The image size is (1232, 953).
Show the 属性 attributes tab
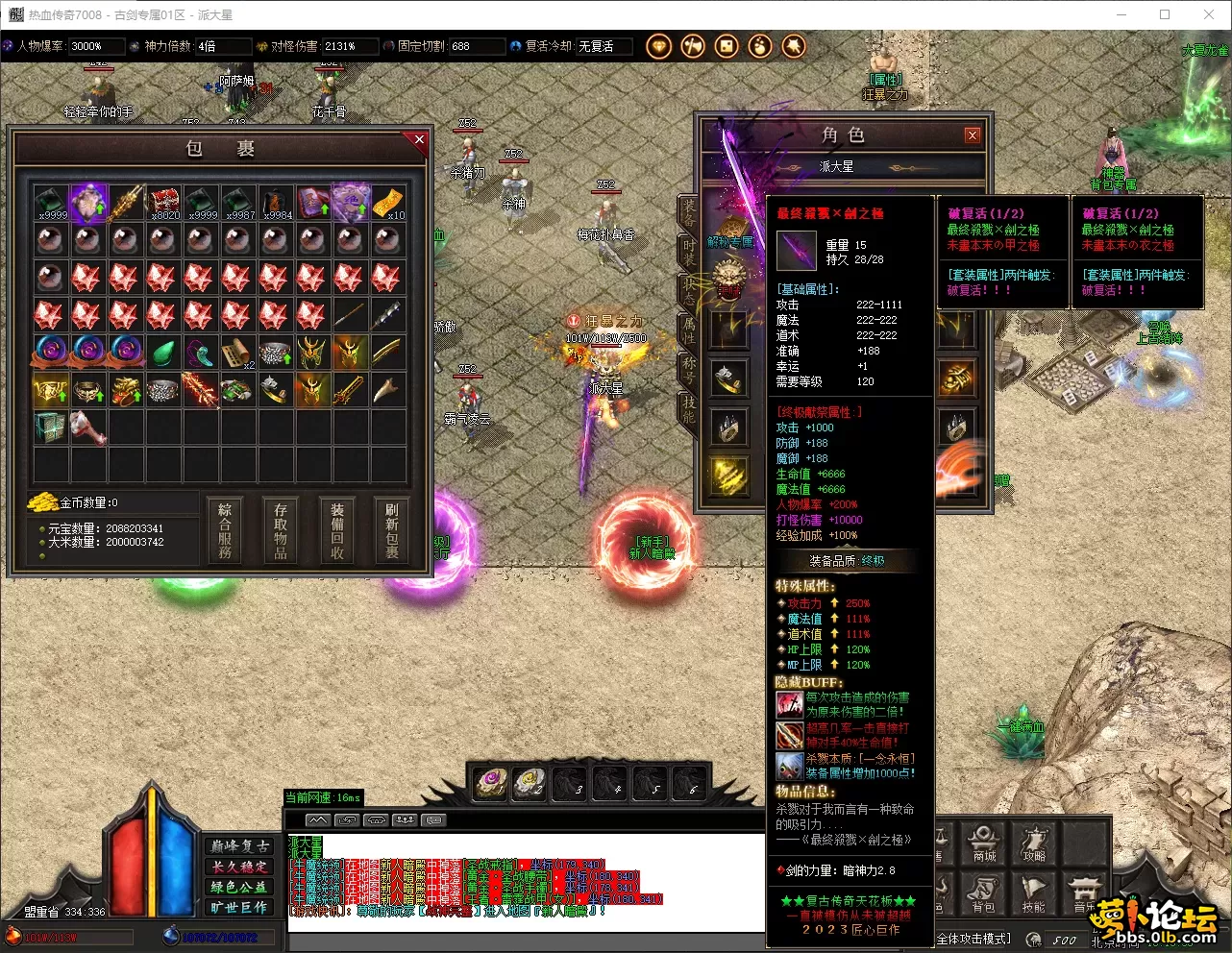click(689, 329)
